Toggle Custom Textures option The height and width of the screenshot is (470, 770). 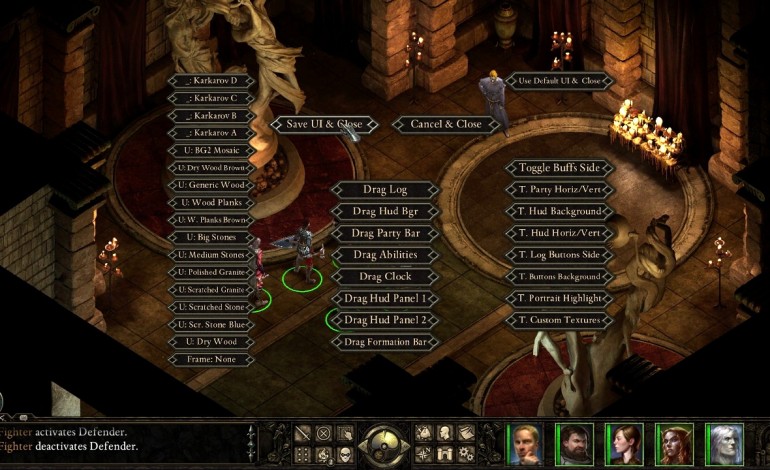[559, 320]
